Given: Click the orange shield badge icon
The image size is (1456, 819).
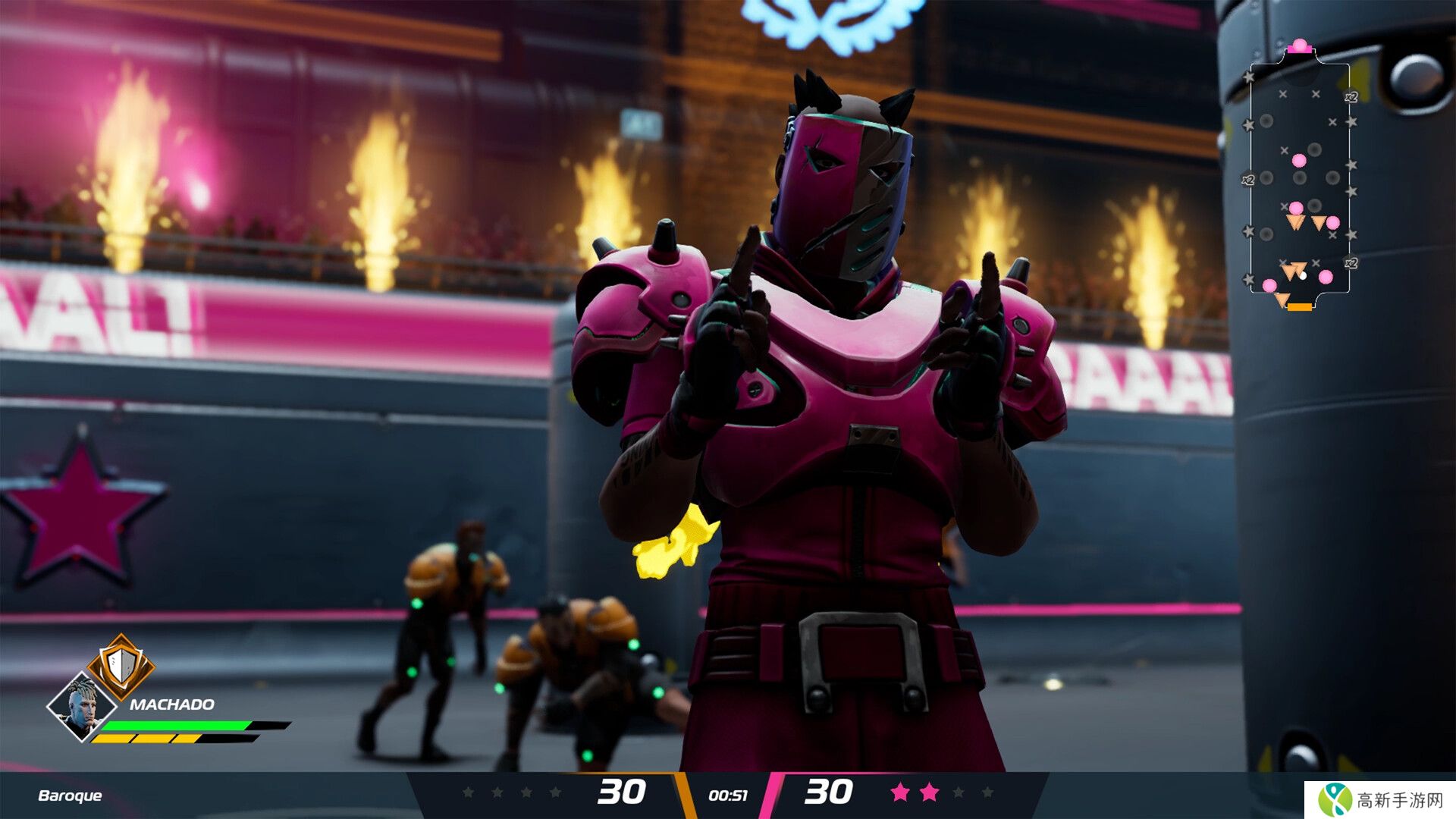Looking at the screenshot, I should coord(121,665).
